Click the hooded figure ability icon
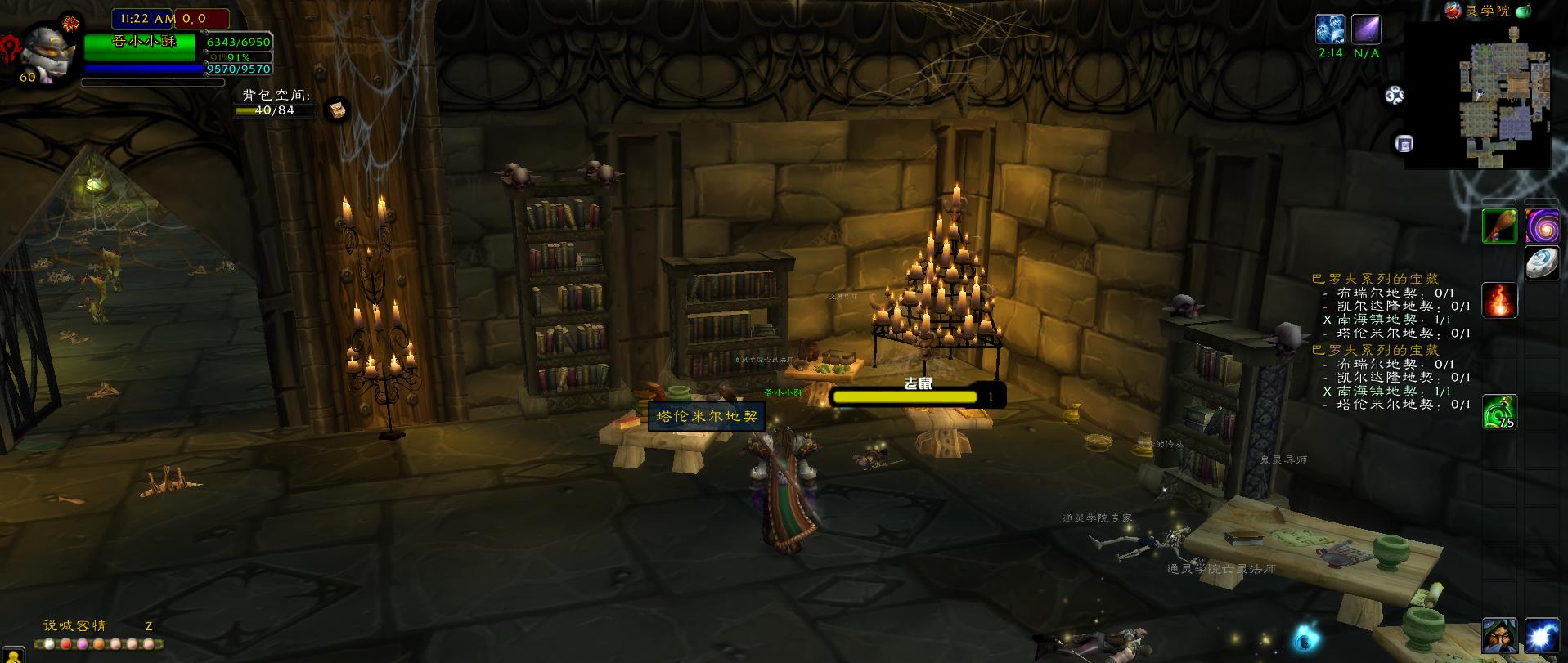 point(1500,636)
